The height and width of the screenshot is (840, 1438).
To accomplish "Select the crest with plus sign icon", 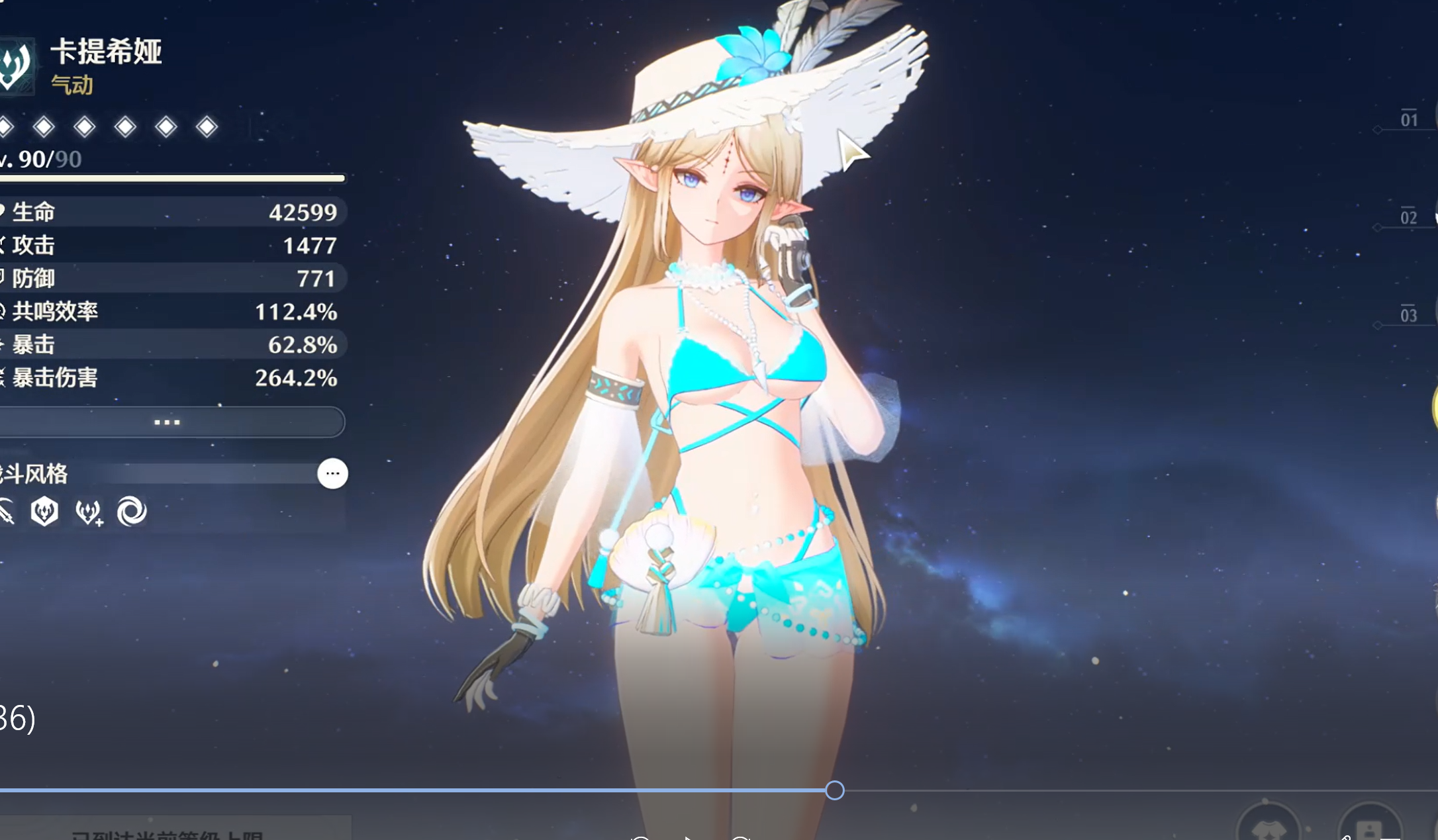I will tap(89, 512).
